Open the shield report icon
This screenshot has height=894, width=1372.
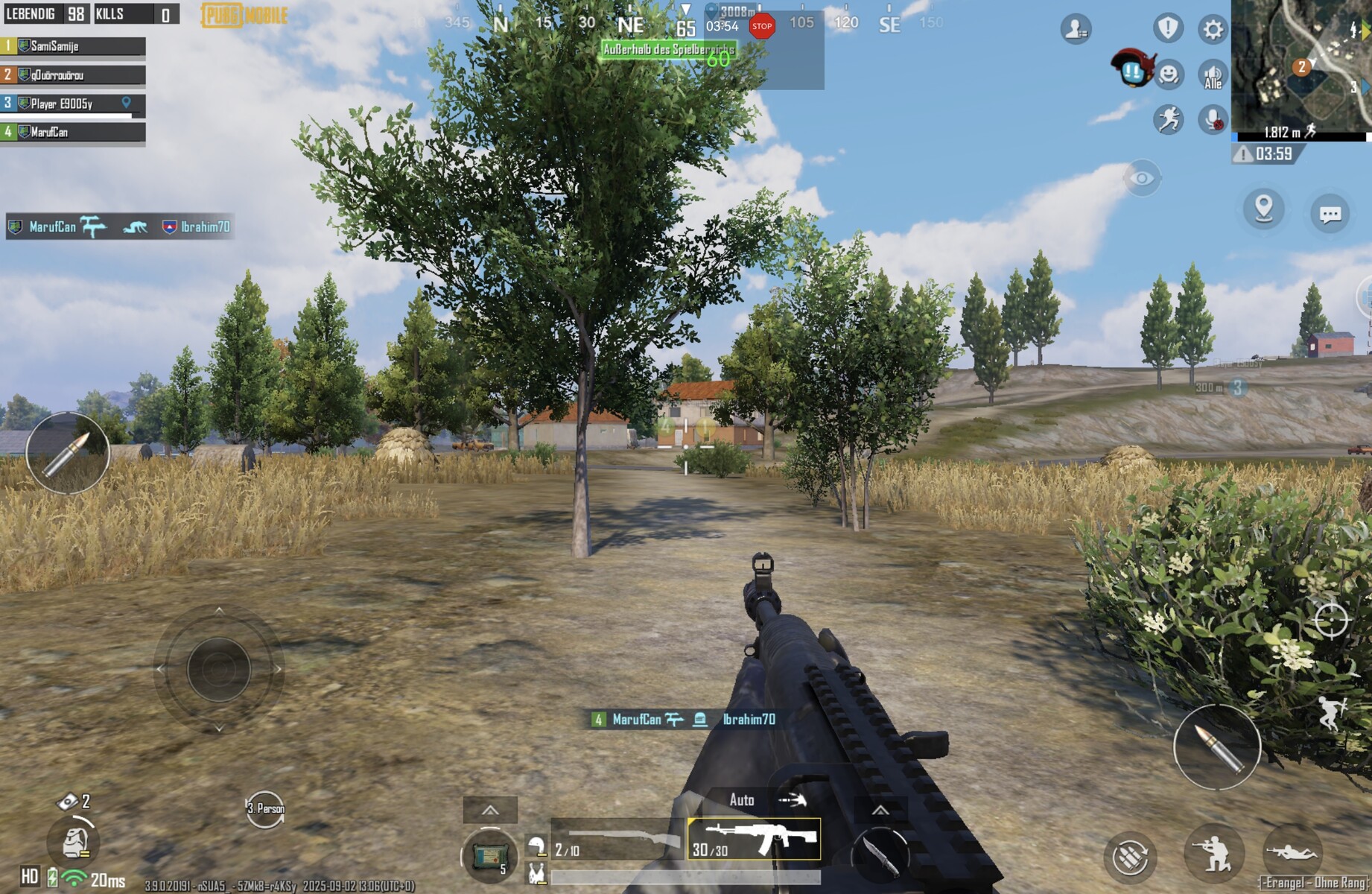tap(1168, 28)
